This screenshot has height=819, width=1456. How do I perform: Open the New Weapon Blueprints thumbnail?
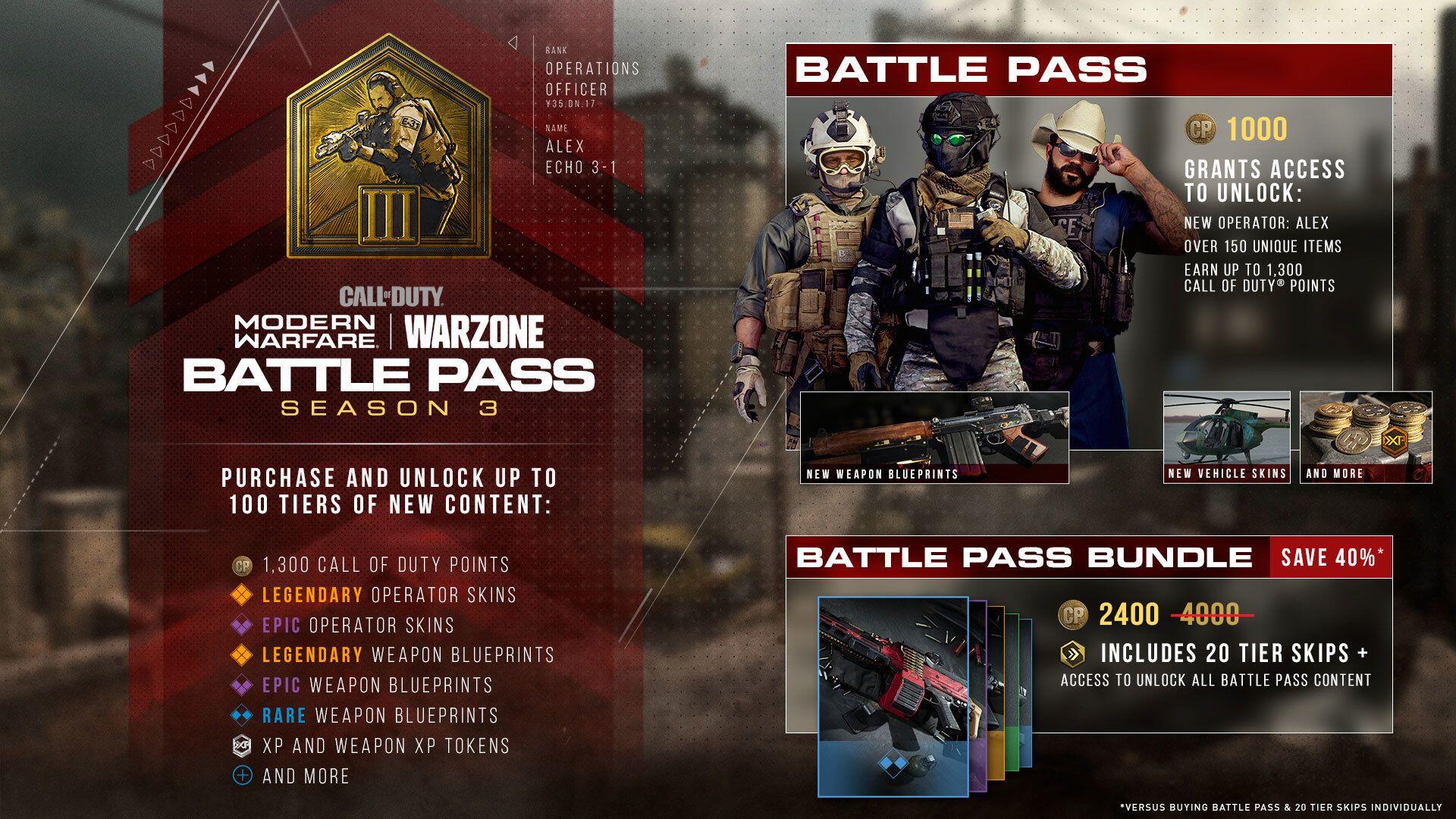tap(934, 438)
